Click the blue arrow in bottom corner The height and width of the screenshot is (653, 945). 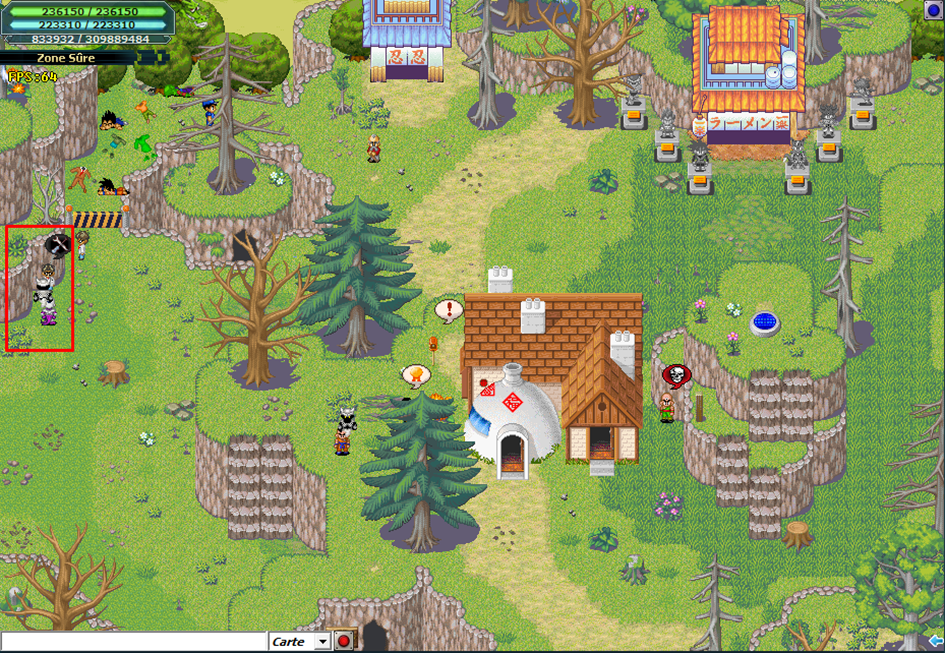tap(936, 641)
